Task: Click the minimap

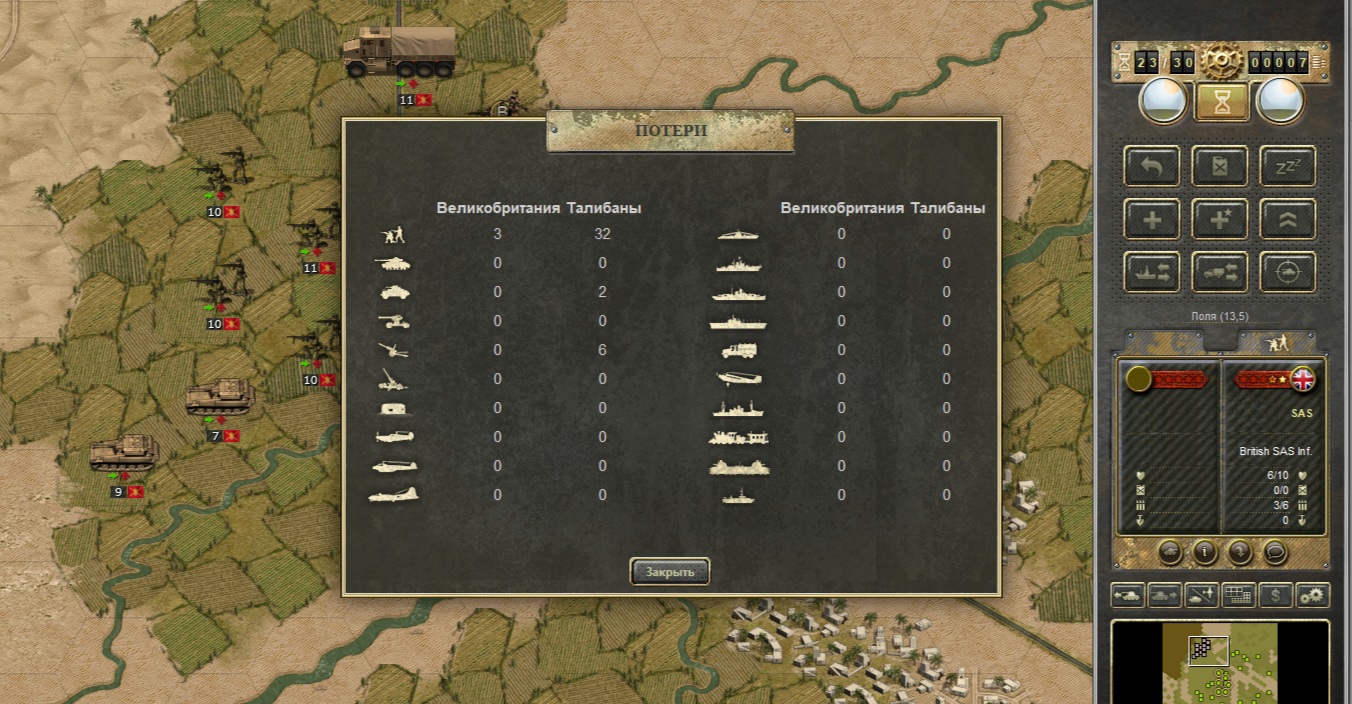Action: (x=1220, y=662)
